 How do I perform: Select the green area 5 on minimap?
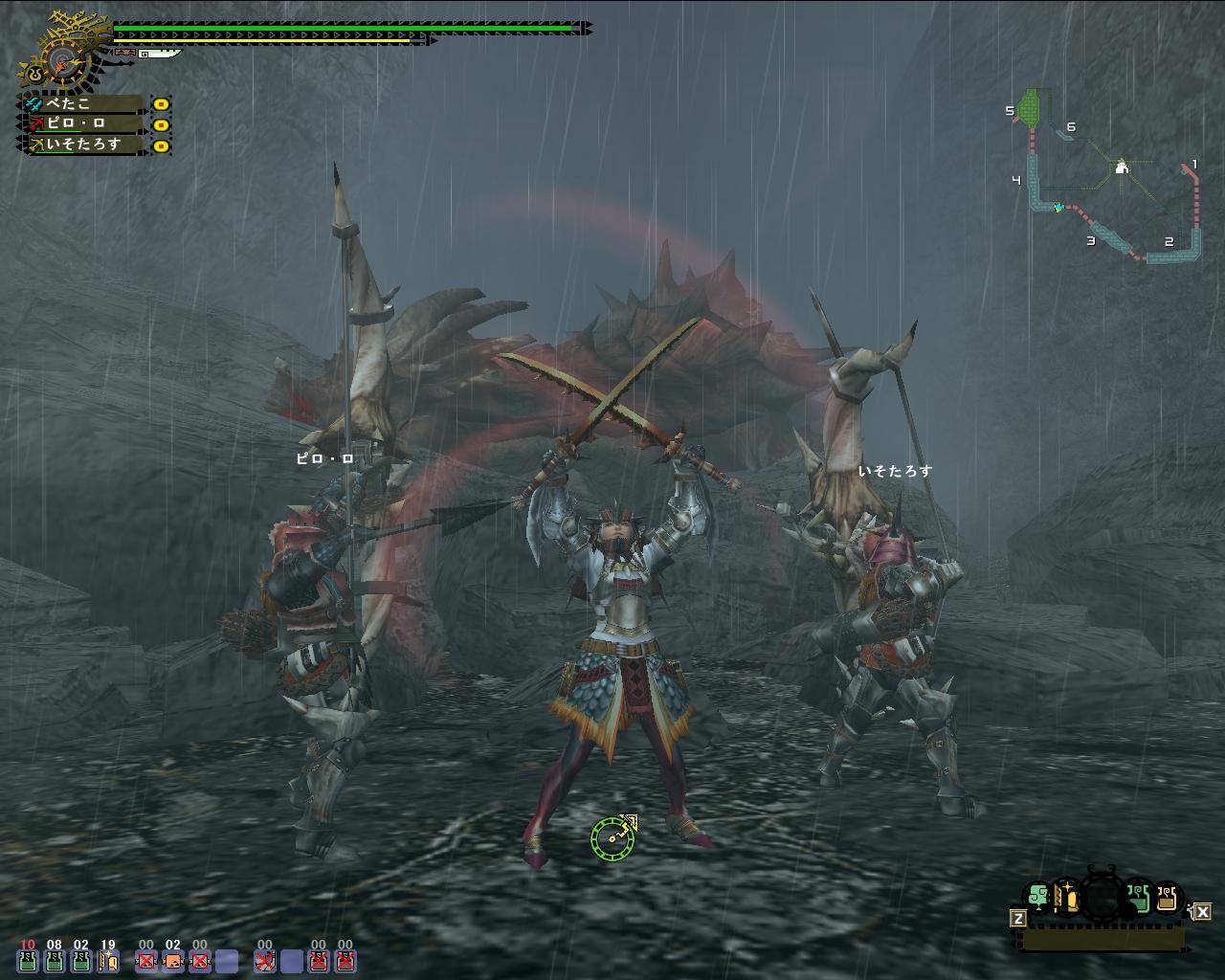click(x=1030, y=107)
